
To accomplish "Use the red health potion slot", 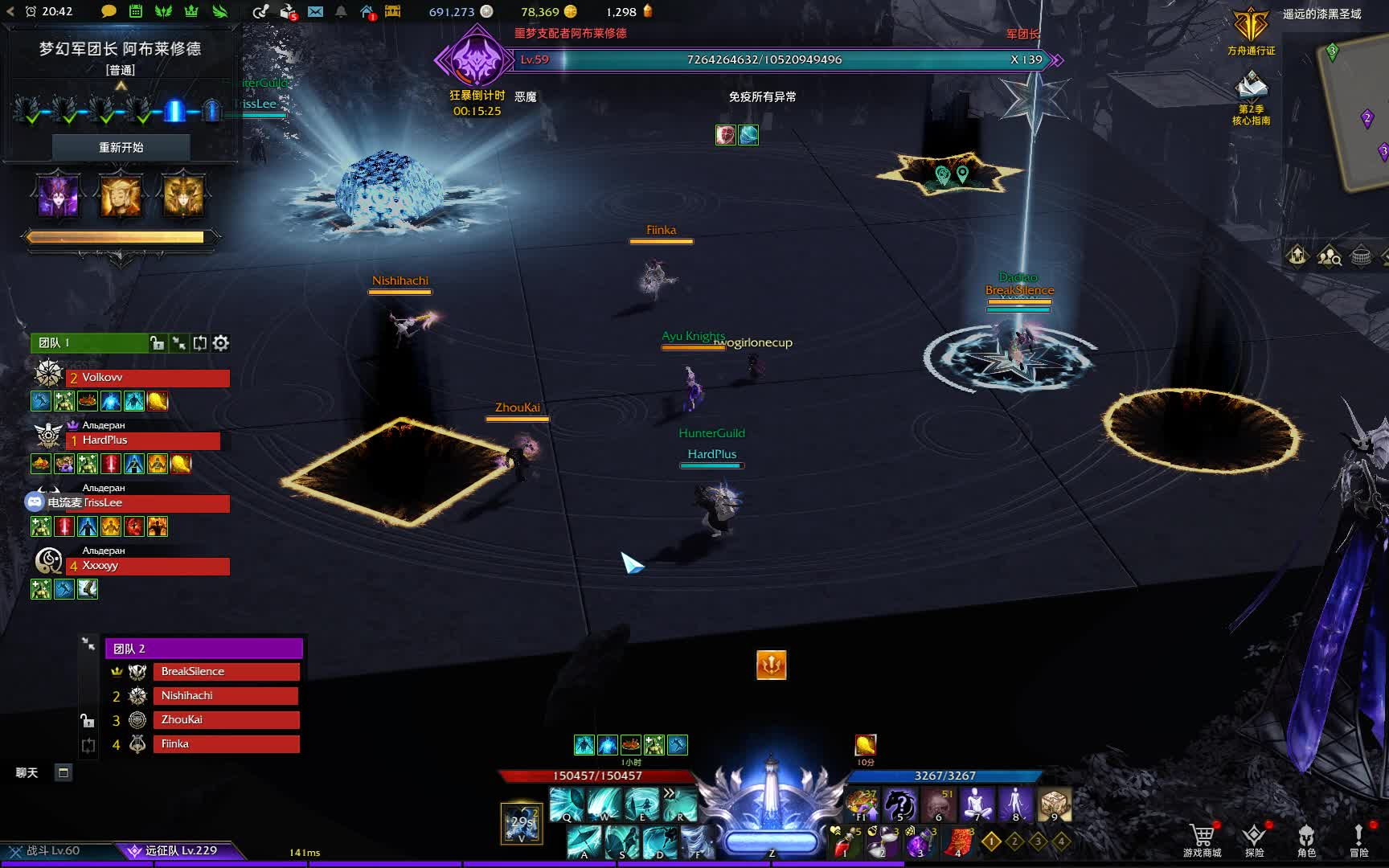I will click(843, 843).
